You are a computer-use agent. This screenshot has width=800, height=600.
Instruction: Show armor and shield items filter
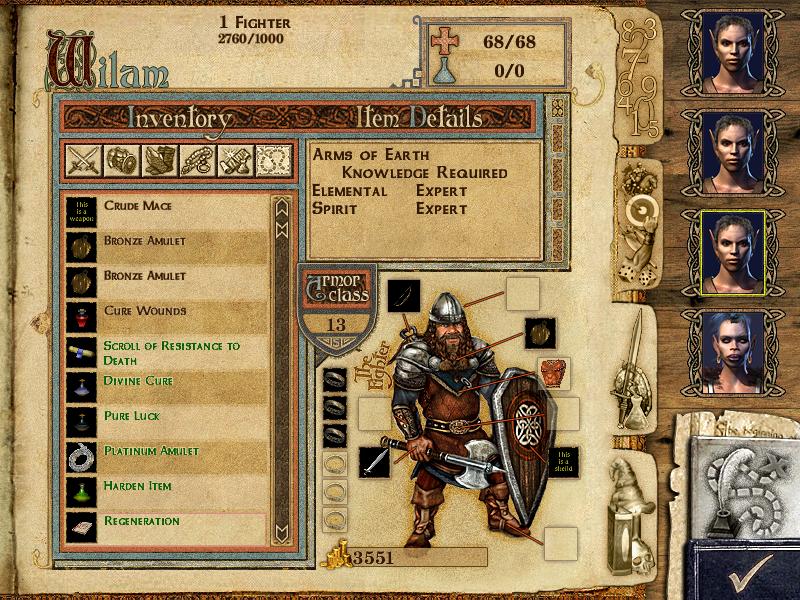120,160
